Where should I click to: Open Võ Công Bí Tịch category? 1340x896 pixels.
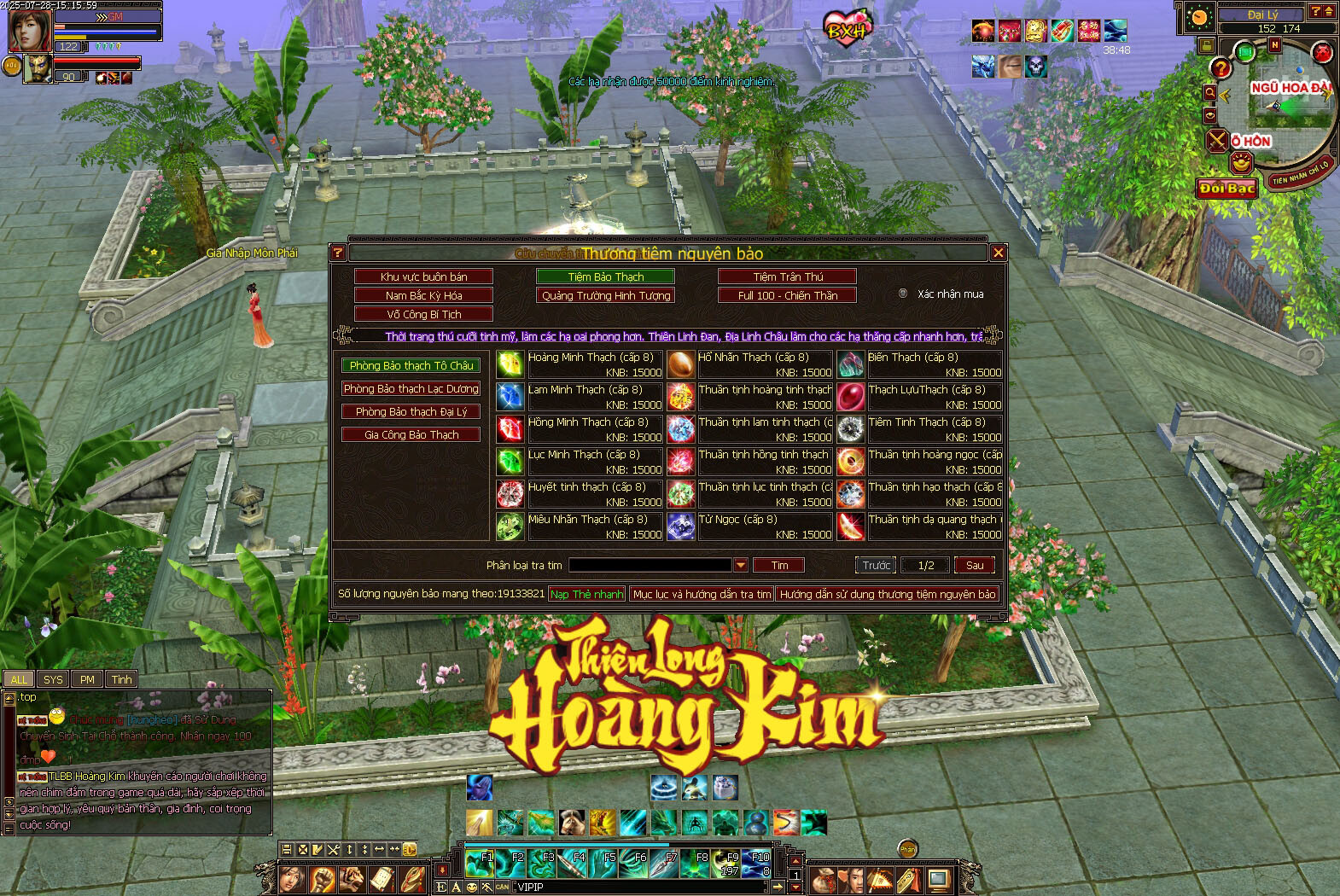tap(423, 314)
